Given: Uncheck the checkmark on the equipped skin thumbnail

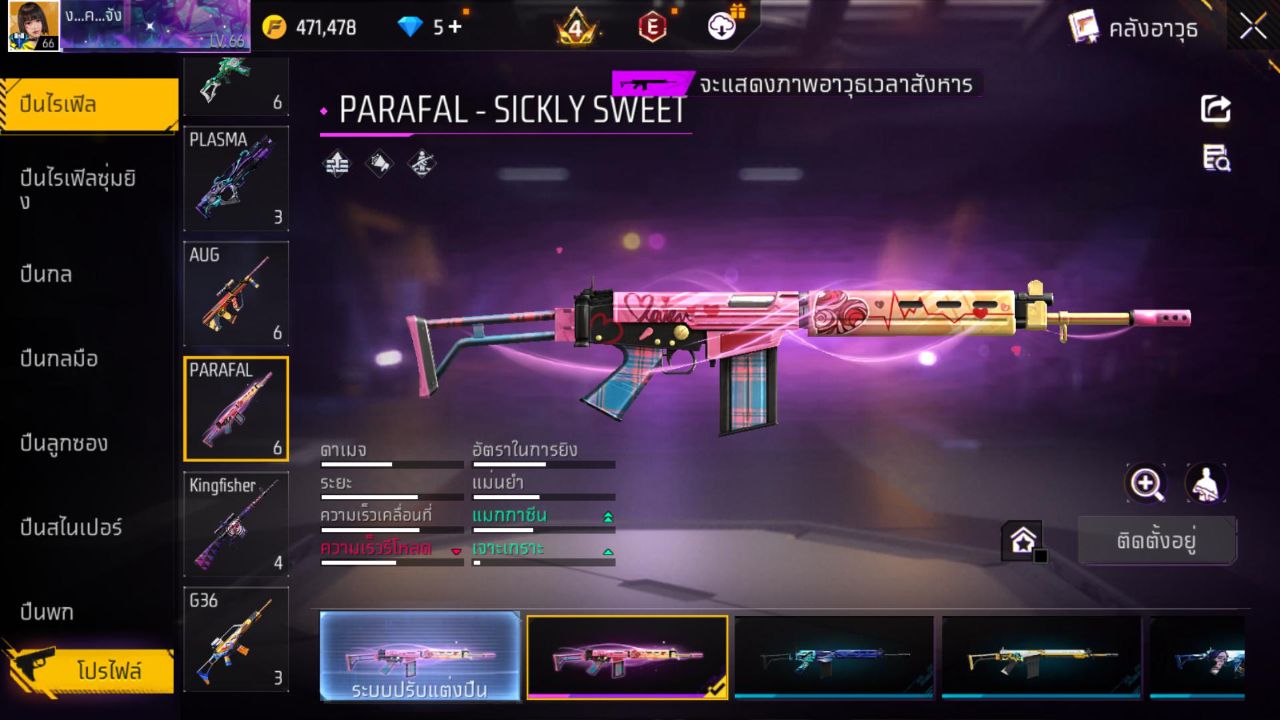Looking at the screenshot, I should pos(716,690).
